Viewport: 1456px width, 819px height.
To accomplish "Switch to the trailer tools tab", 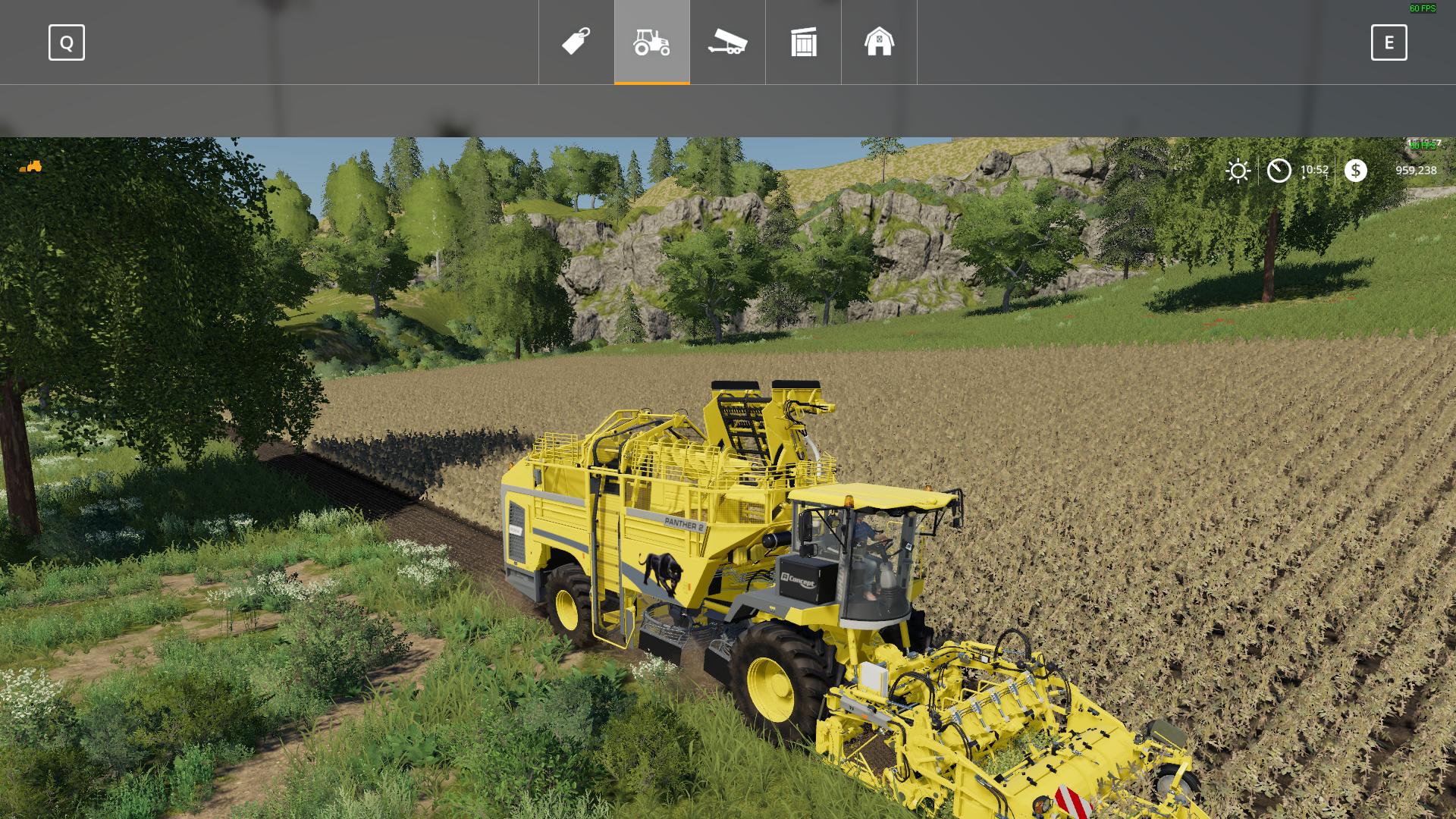I will coord(728,42).
